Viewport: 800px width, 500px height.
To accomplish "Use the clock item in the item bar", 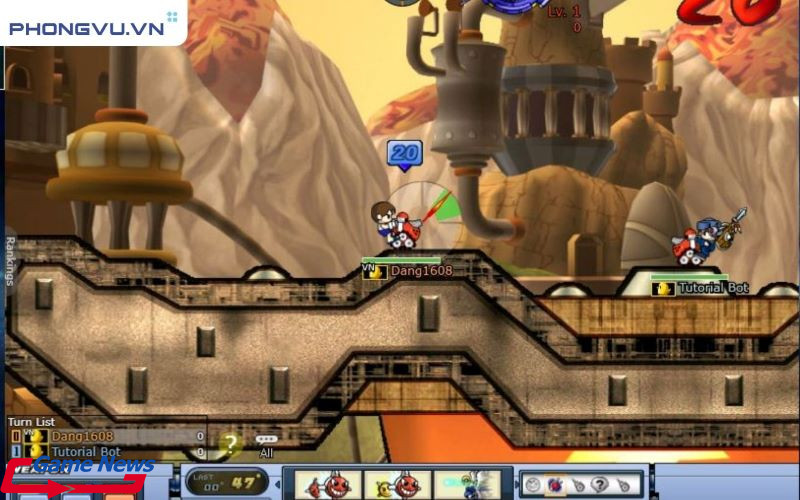I will tap(533, 484).
